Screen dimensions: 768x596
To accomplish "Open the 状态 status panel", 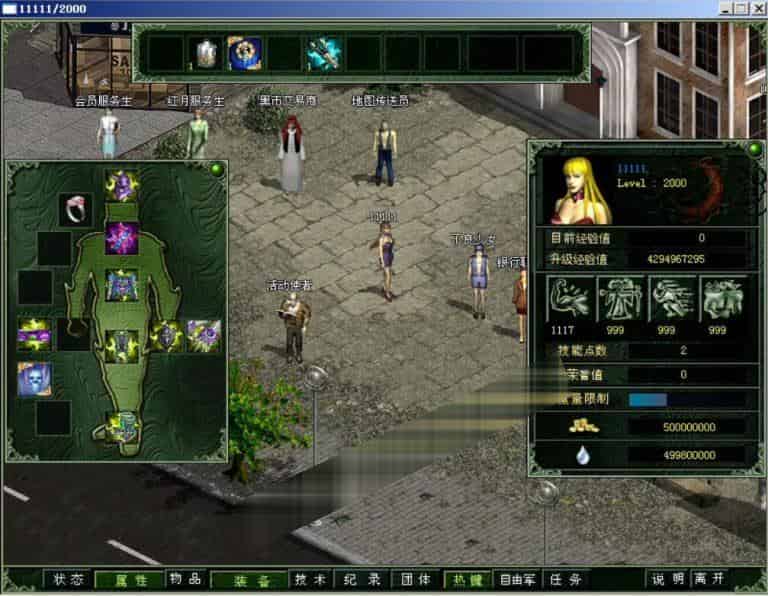I will (x=68, y=579).
